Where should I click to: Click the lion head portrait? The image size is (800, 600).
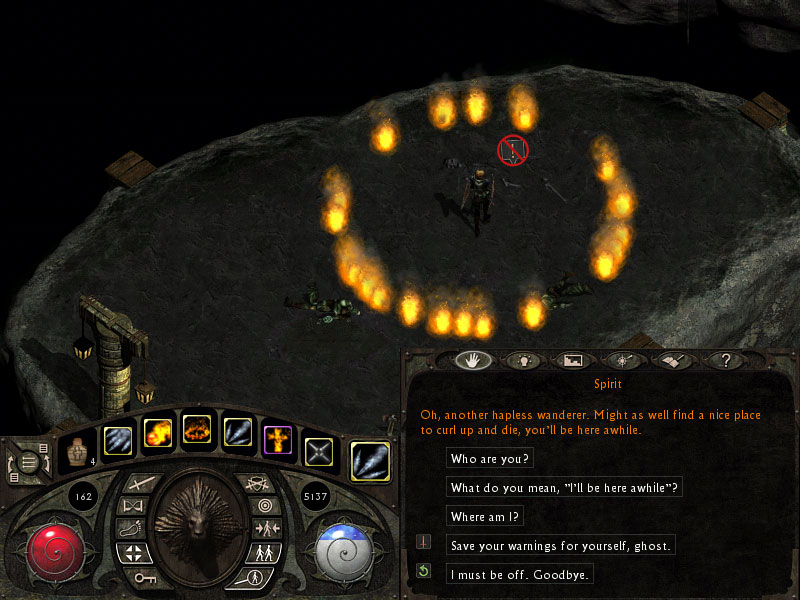click(199, 517)
